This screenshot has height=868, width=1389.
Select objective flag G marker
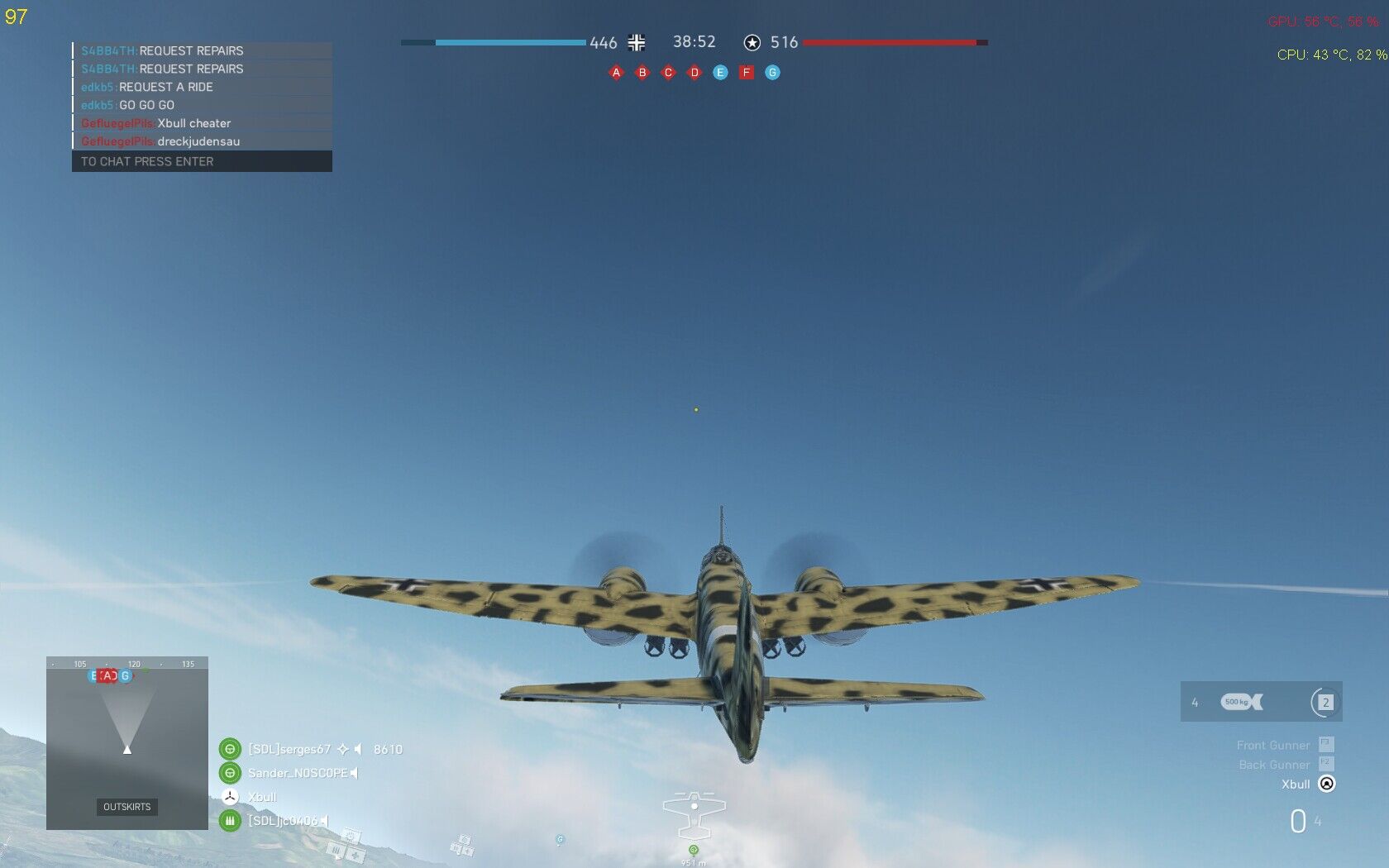[772, 73]
